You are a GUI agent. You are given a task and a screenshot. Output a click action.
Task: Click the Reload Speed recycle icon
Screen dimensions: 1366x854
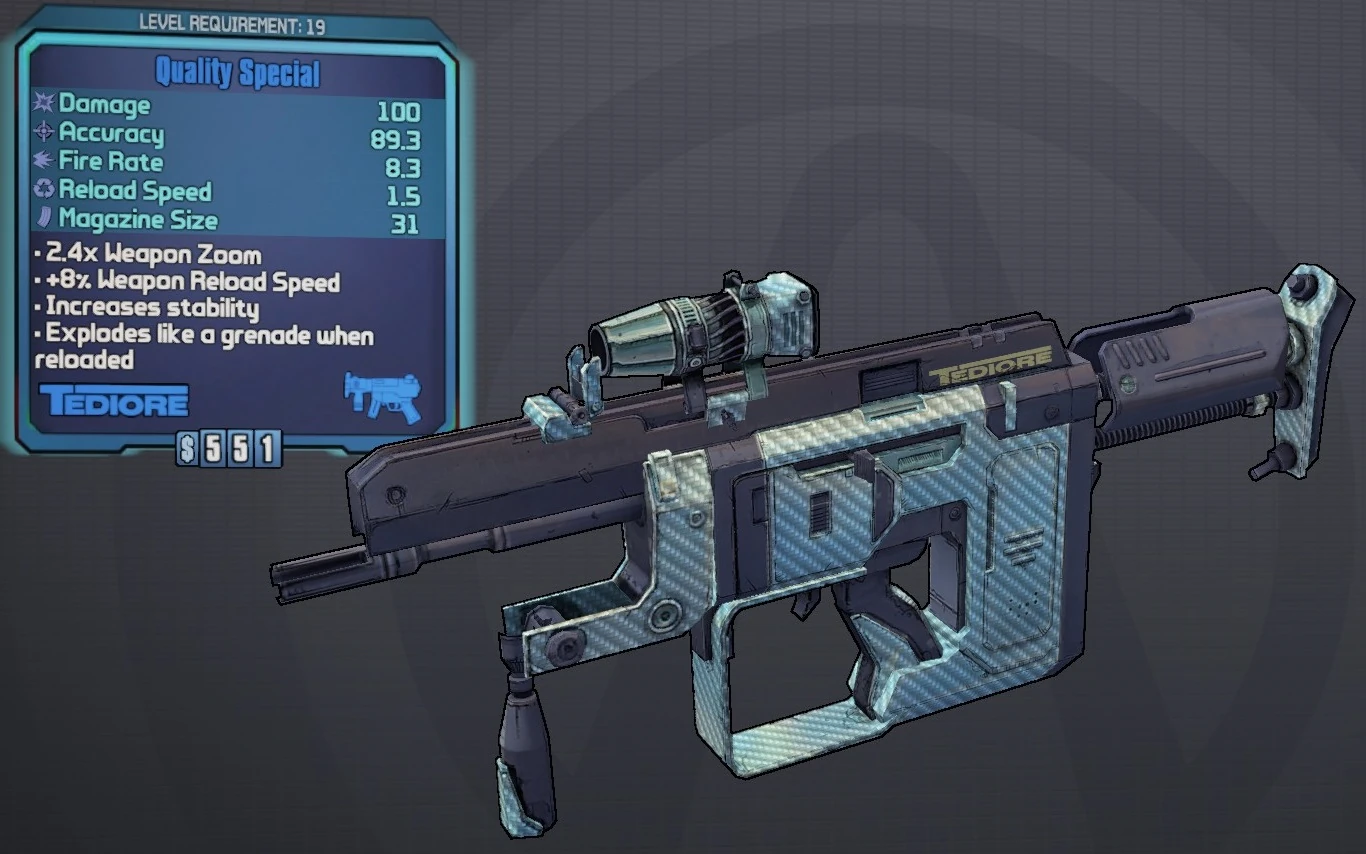(41, 190)
